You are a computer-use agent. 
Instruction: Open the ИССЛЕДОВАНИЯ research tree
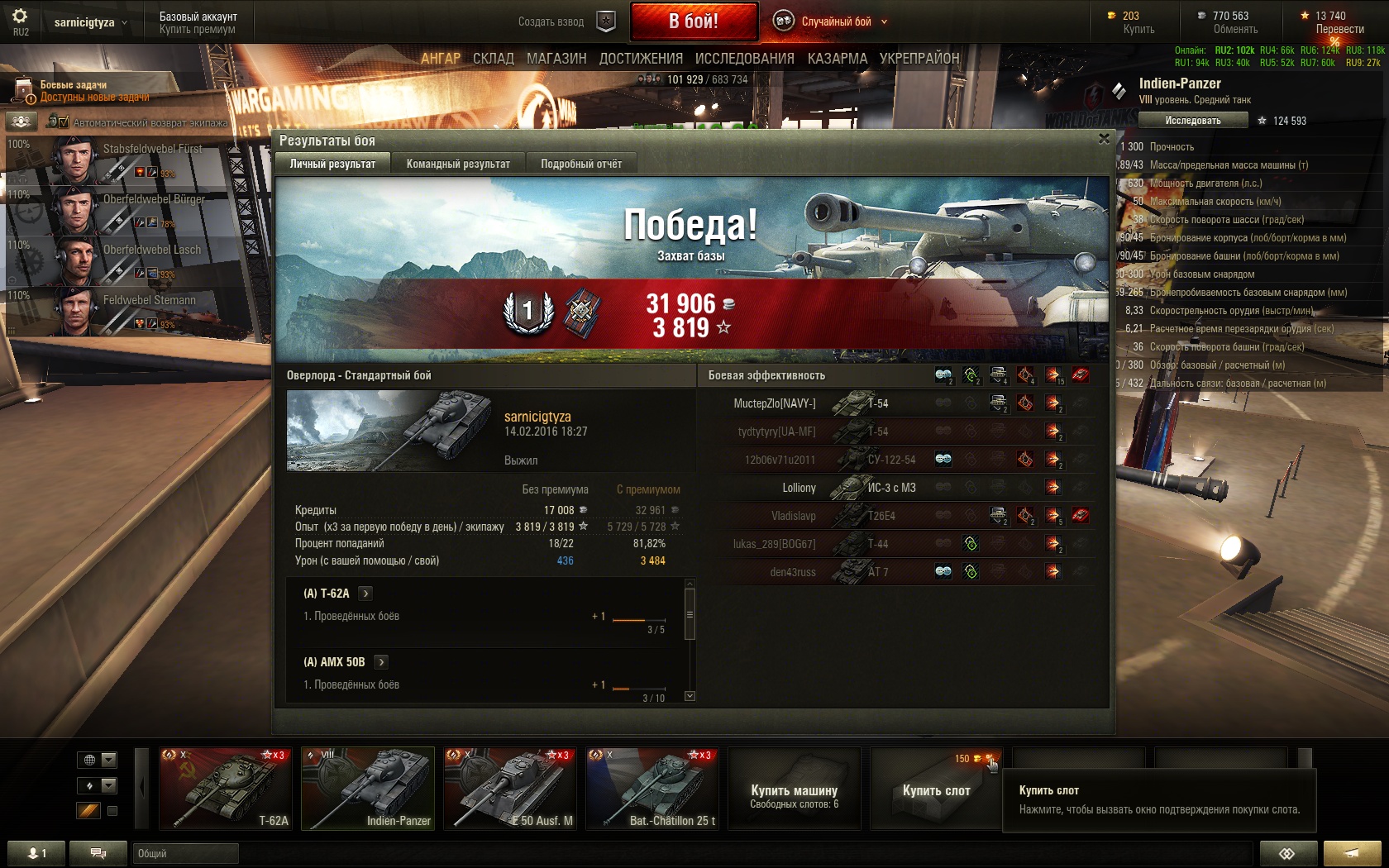click(744, 59)
